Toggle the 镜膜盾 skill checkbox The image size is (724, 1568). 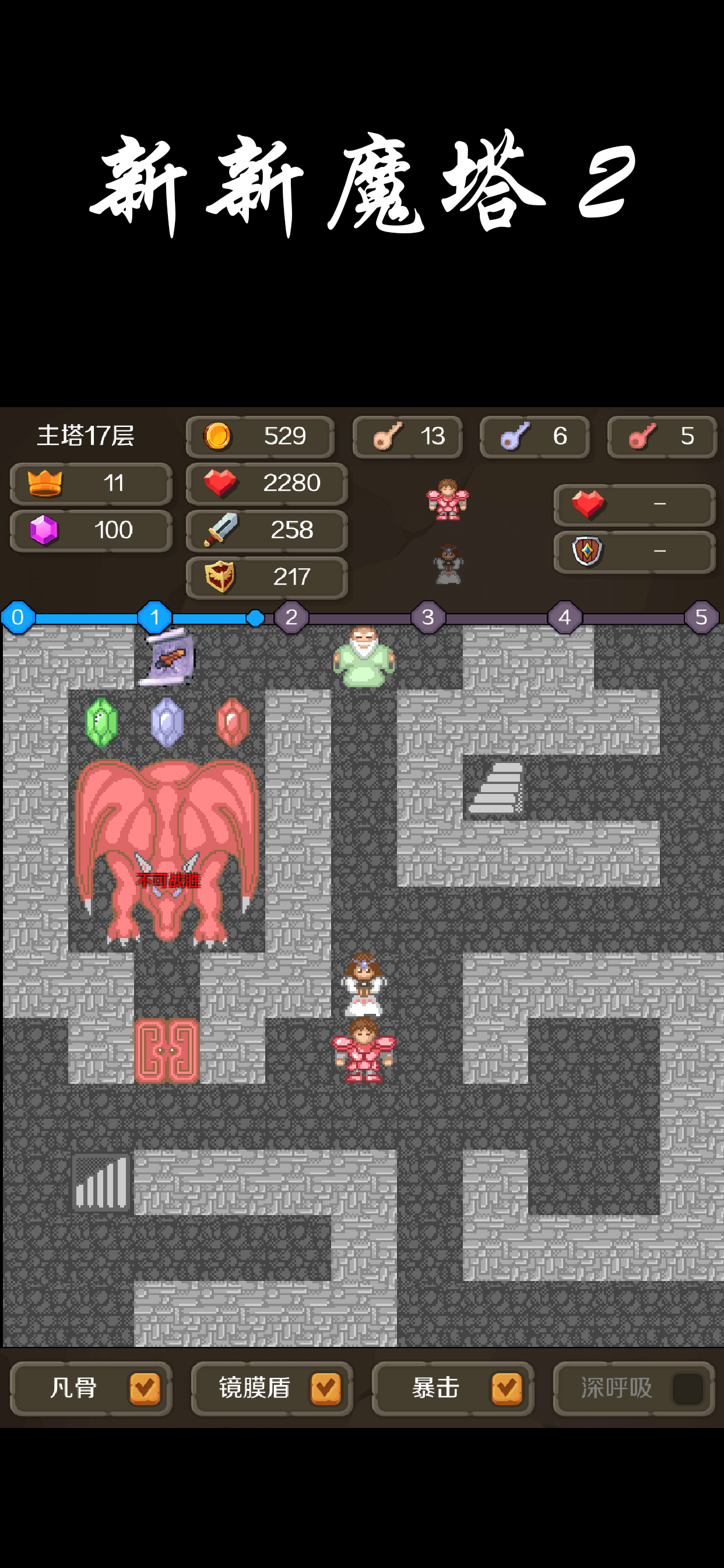tap(325, 1388)
